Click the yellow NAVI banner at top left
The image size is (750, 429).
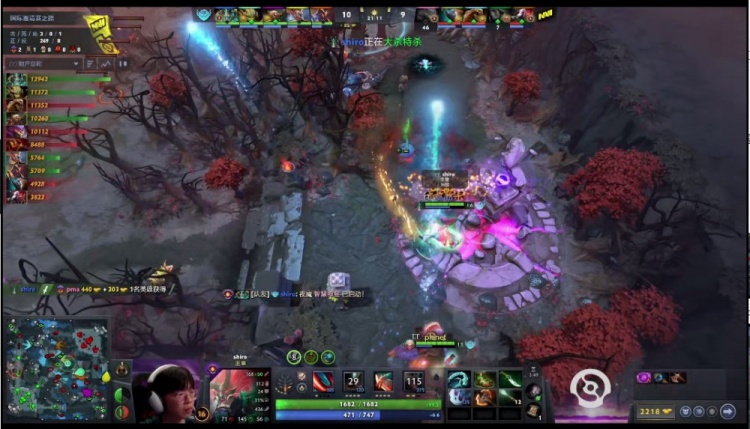pyautogui.click(x=100, y=30)
